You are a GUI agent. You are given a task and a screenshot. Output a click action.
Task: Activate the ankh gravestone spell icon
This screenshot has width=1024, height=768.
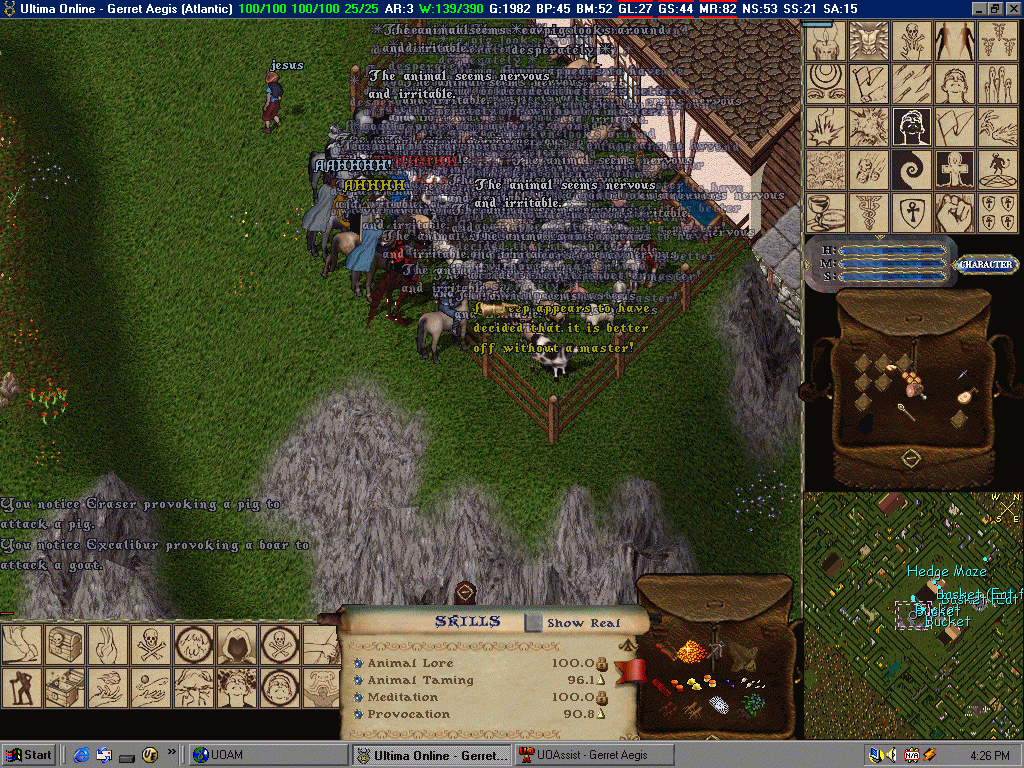954,170
